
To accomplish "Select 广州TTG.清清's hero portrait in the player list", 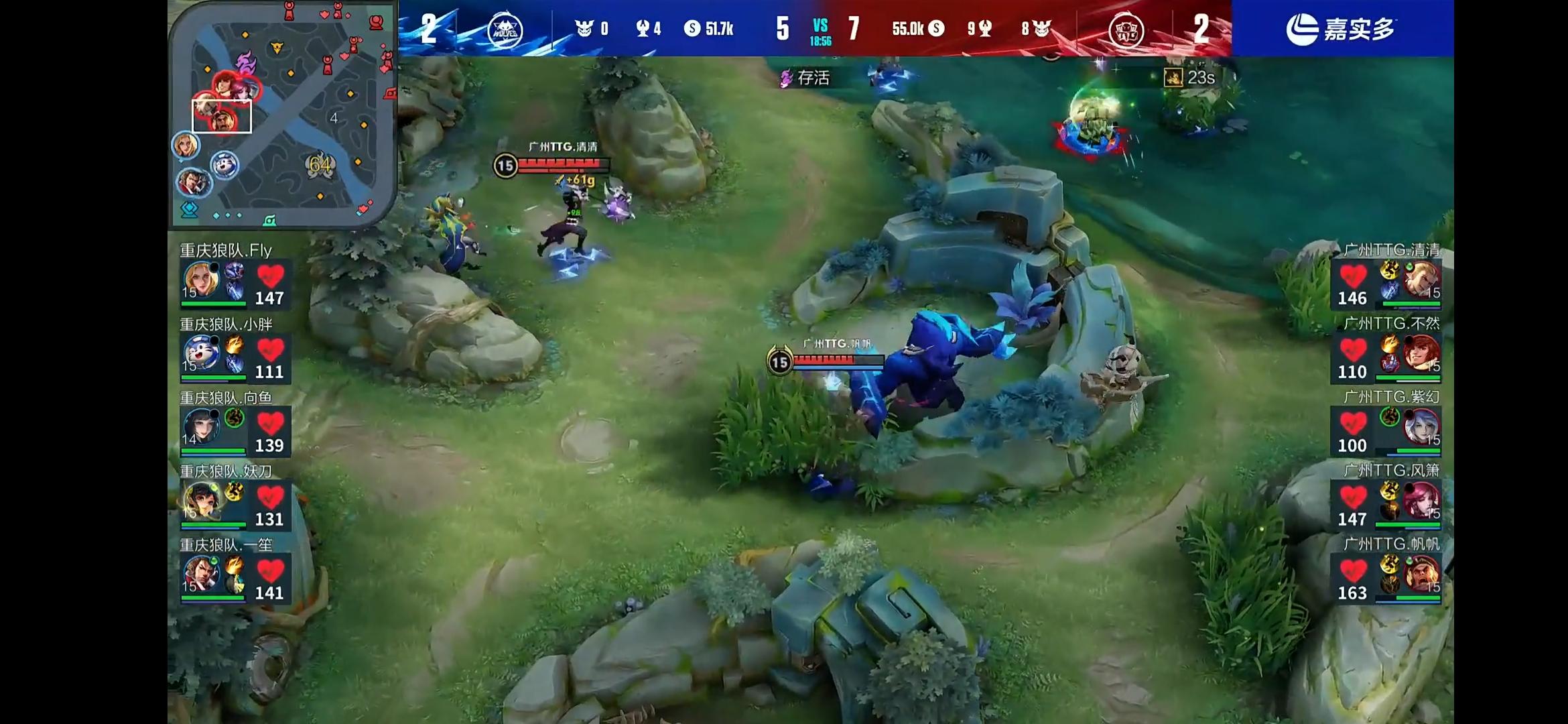I will [x=1421, y=280].
